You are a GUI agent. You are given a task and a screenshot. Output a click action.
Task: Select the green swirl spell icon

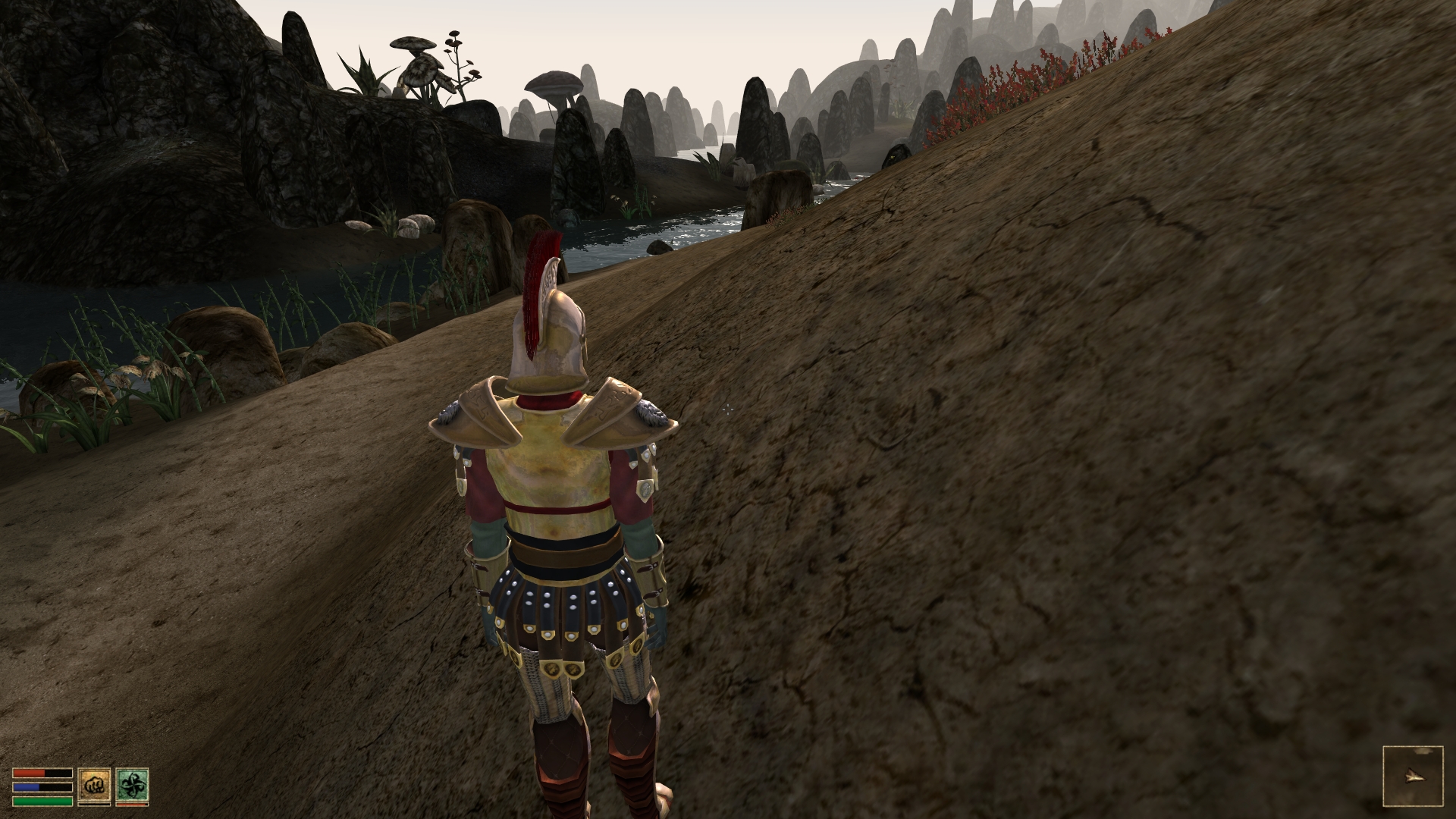point(132,785)
